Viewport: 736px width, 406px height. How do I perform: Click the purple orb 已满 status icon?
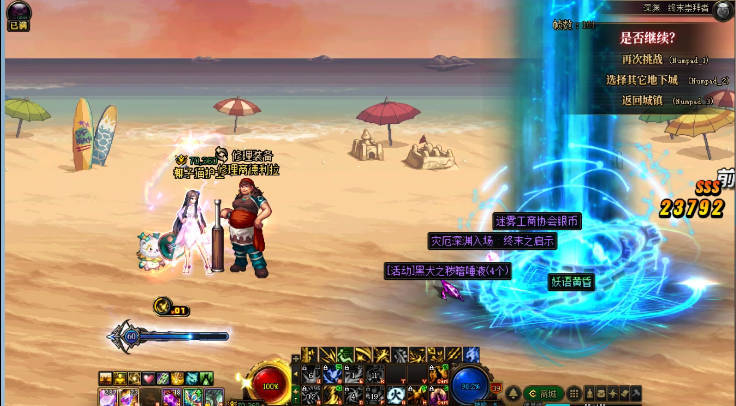pos(17,15)
